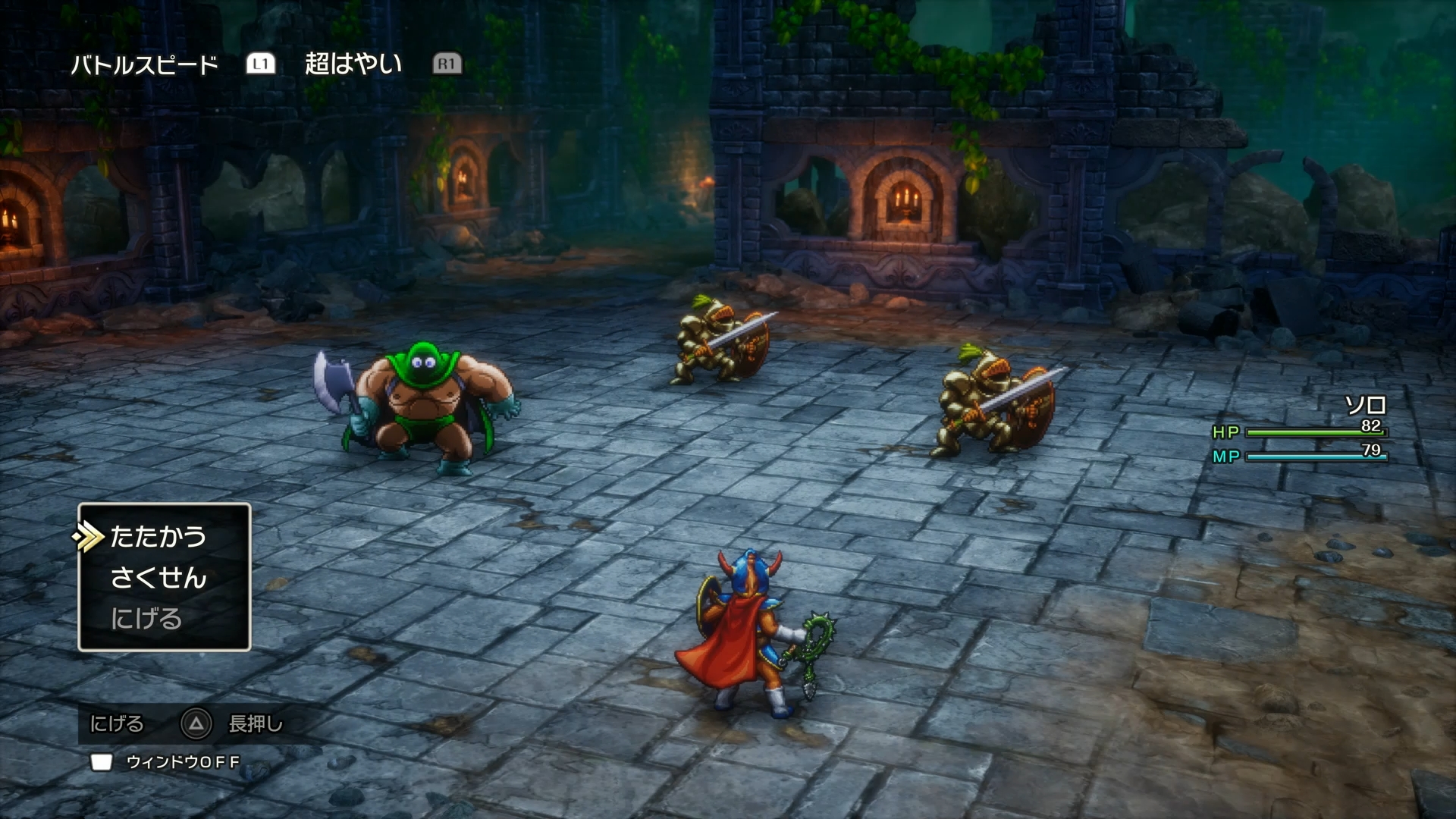Click the にげる label at bottom left
This screenshot has width=1456, height=819.
(x=118, y=725)
